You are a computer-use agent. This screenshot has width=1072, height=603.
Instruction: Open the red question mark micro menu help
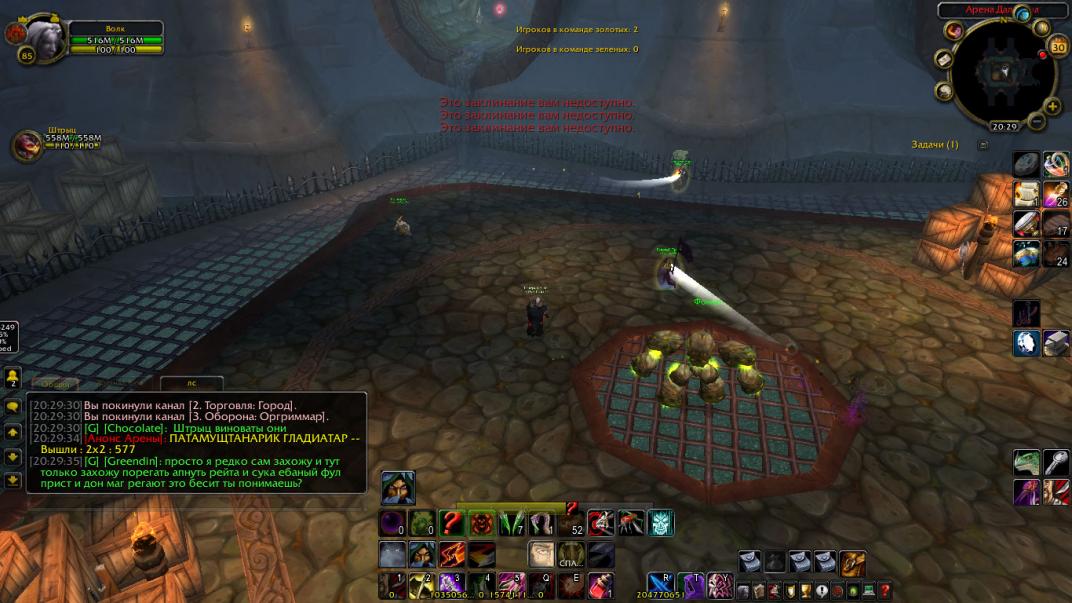click(885, 591)
